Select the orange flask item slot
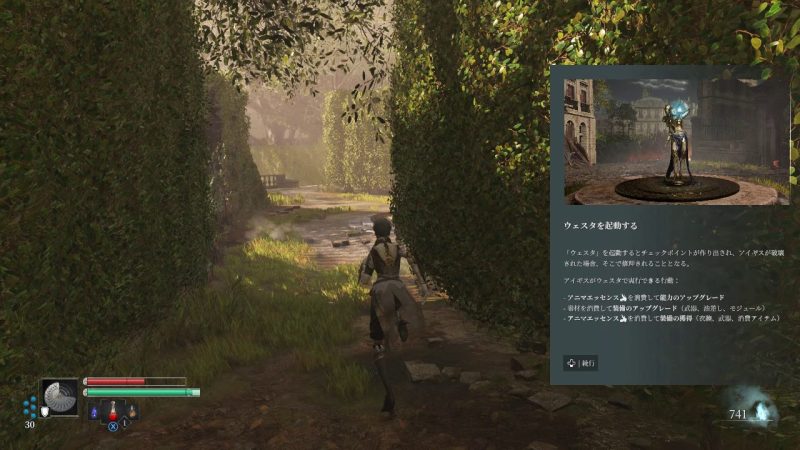800x450 pixels. [x=131, y=410]
